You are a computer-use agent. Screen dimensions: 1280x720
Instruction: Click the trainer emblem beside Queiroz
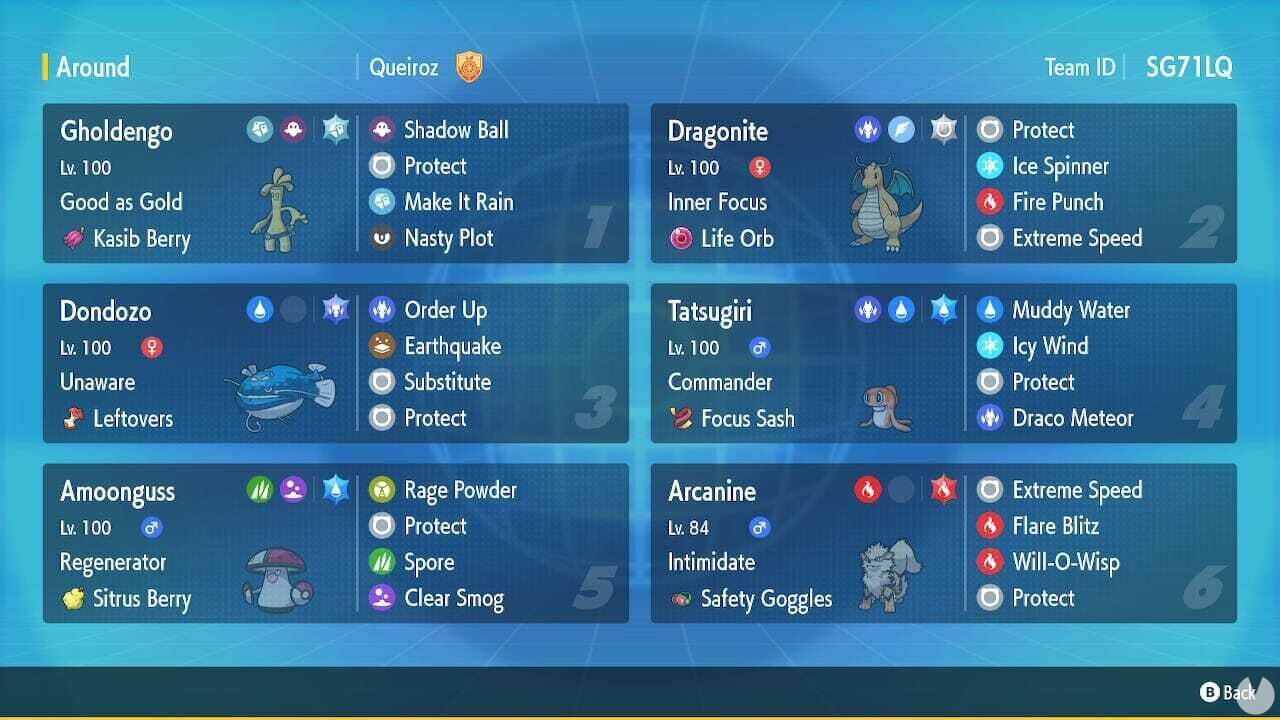click(467, 67)
